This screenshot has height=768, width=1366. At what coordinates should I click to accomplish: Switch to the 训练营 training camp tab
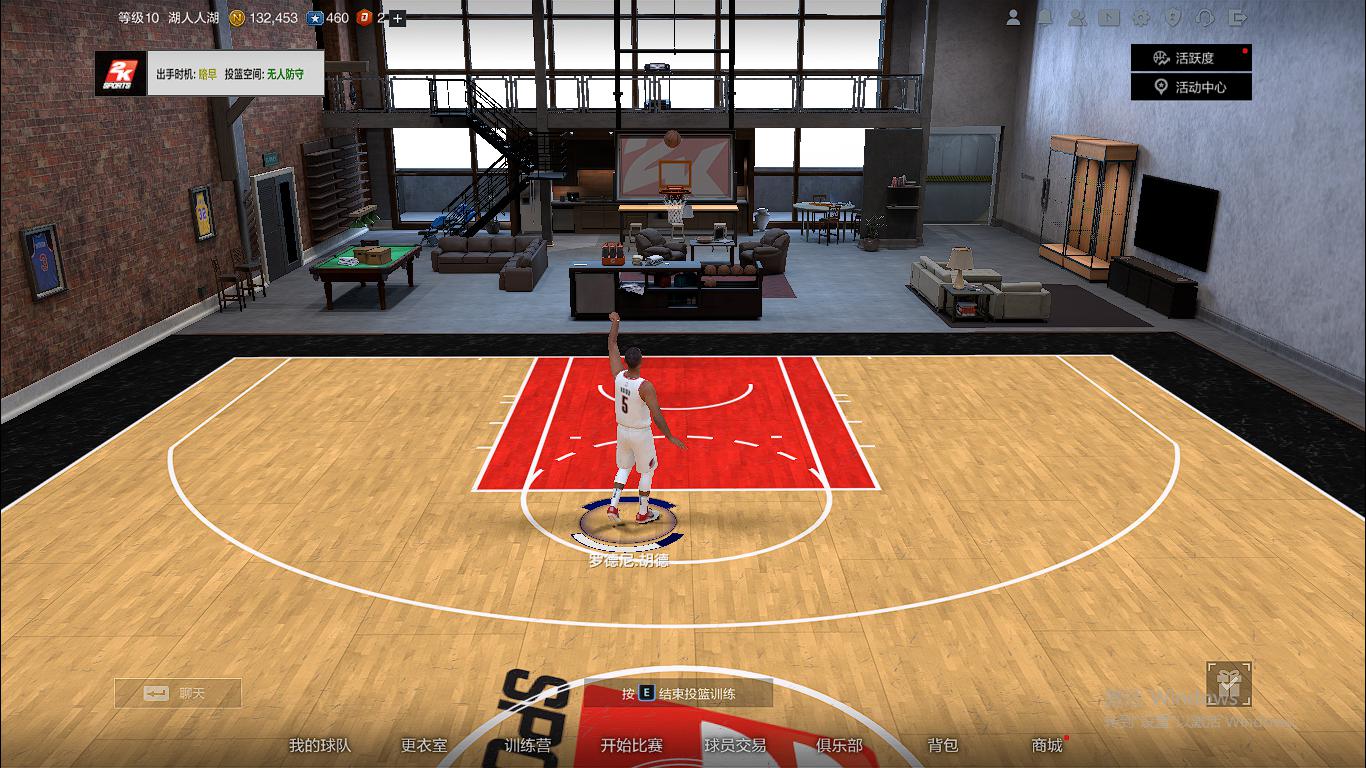pos(528,745)
